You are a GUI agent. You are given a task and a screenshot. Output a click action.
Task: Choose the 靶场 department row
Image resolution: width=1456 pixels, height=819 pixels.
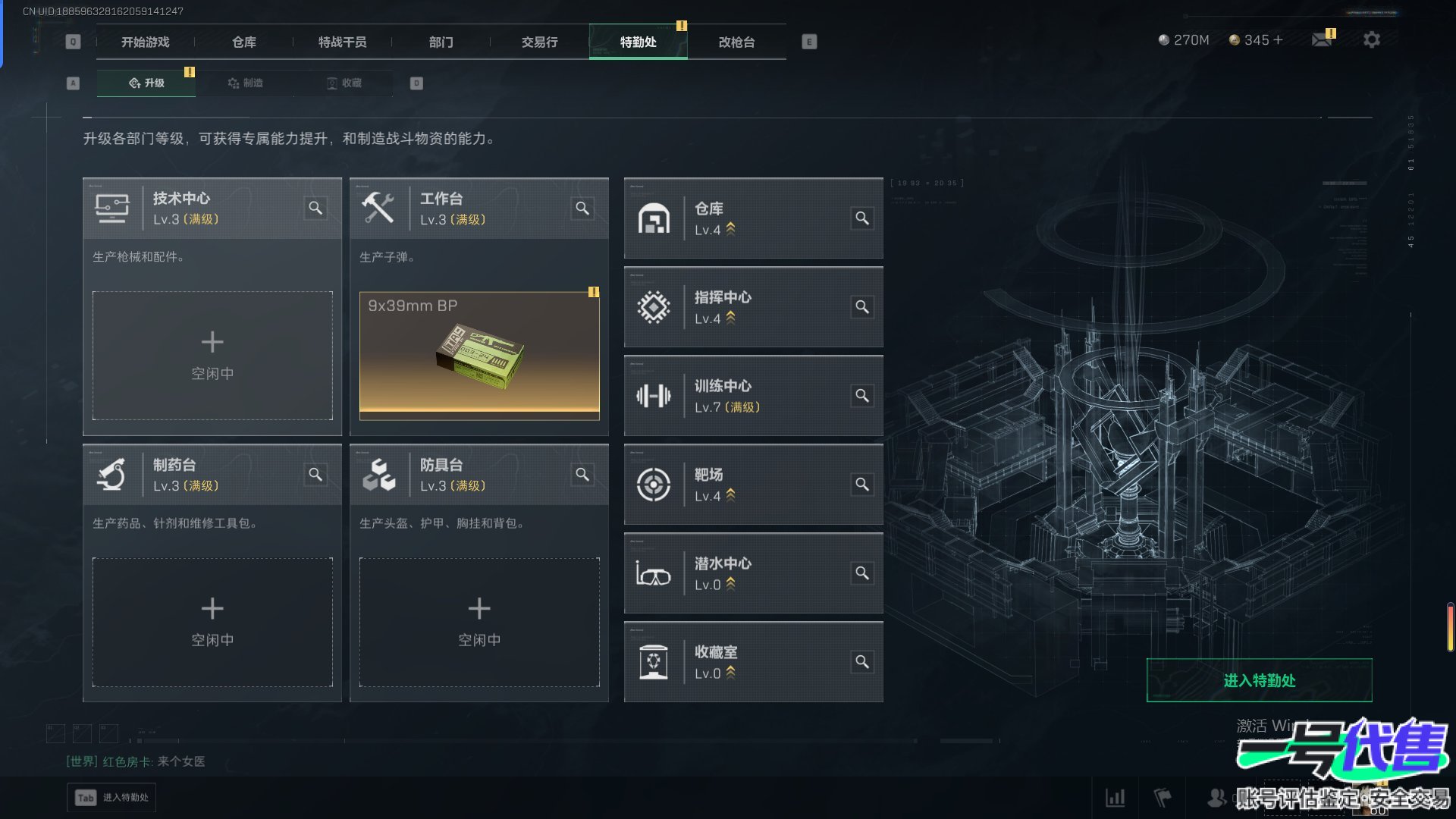(753, 485)
